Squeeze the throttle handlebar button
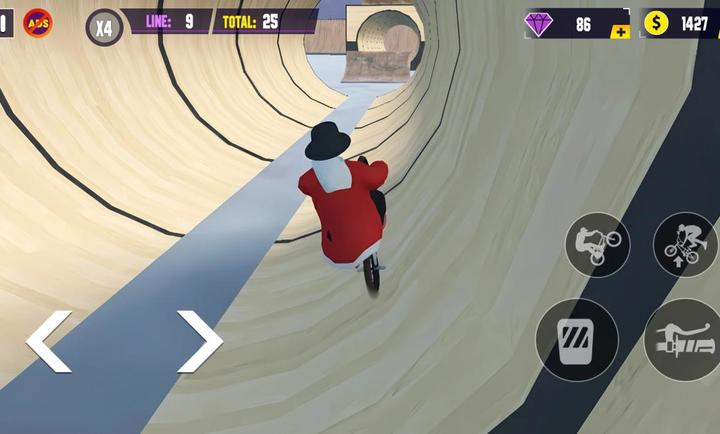Screen dimensions: 720x434 coord(684,340)
